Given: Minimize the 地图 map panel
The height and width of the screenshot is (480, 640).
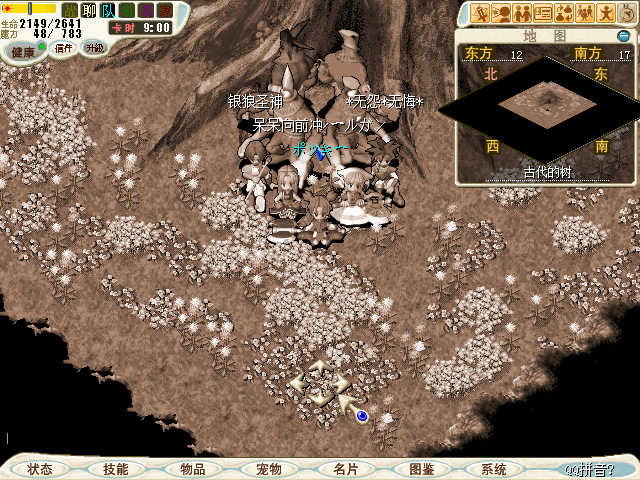Looking at the screenshot, I should coord(624,36).
